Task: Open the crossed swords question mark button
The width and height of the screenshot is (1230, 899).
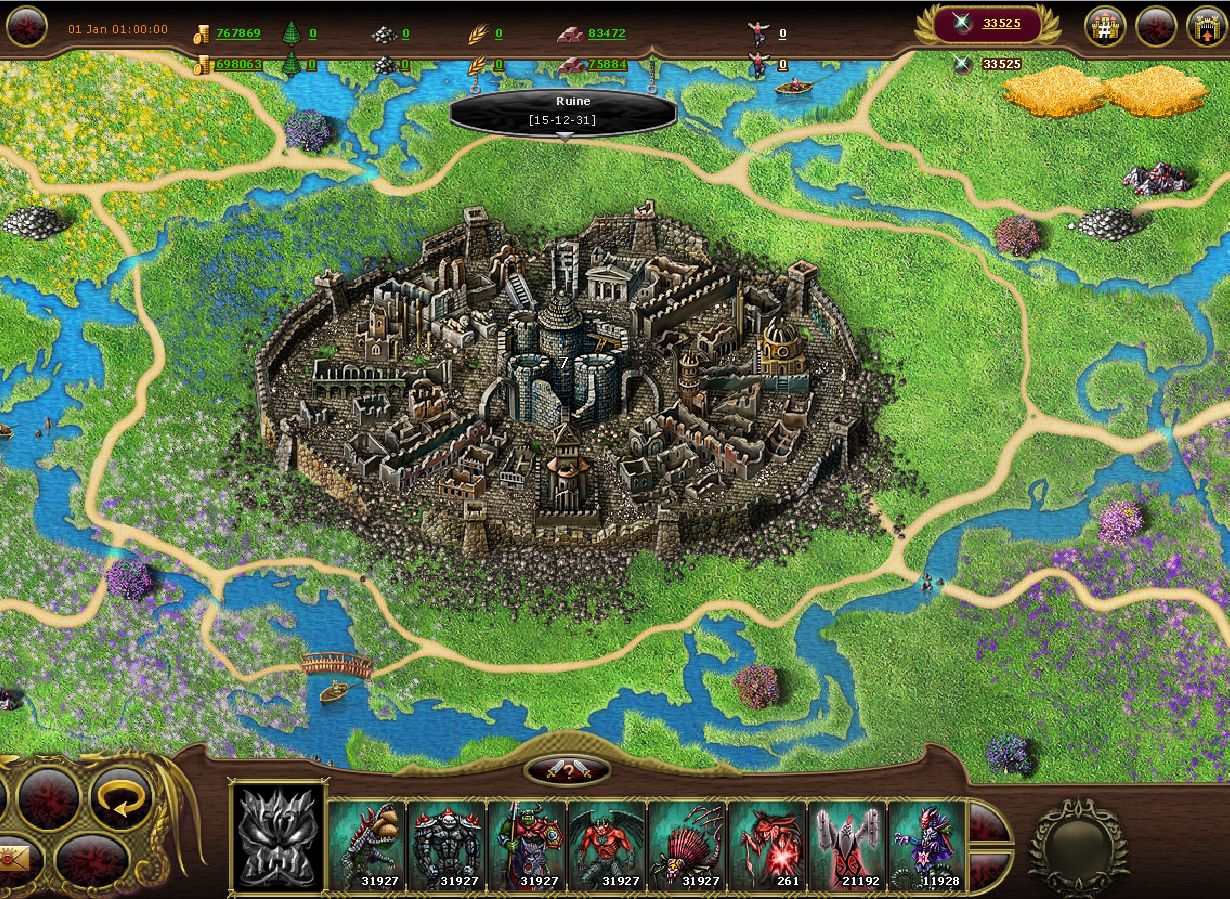Action: coord(567,769)
